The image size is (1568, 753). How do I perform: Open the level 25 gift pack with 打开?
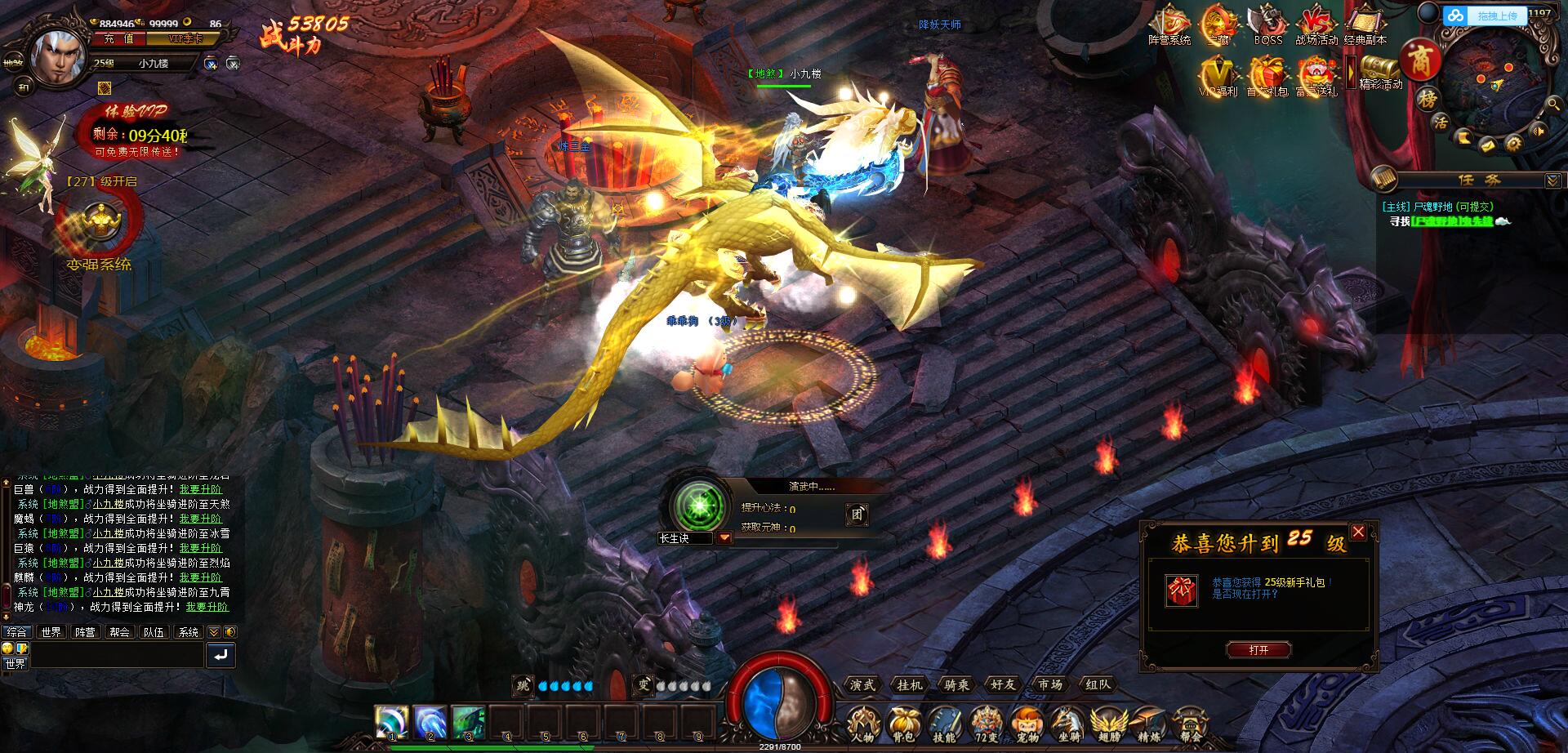[1258, 650]
